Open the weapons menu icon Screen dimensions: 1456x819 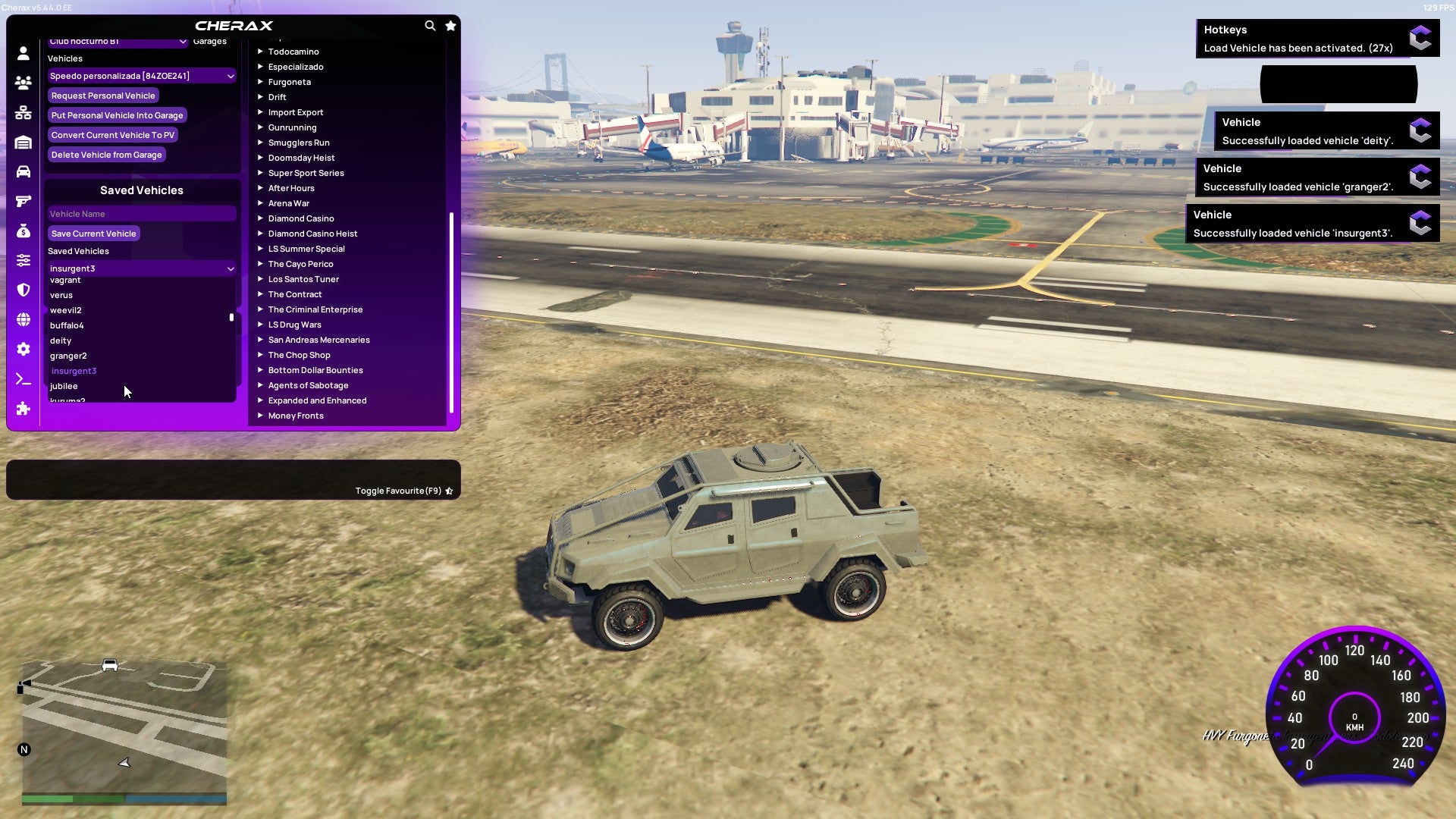23,201
